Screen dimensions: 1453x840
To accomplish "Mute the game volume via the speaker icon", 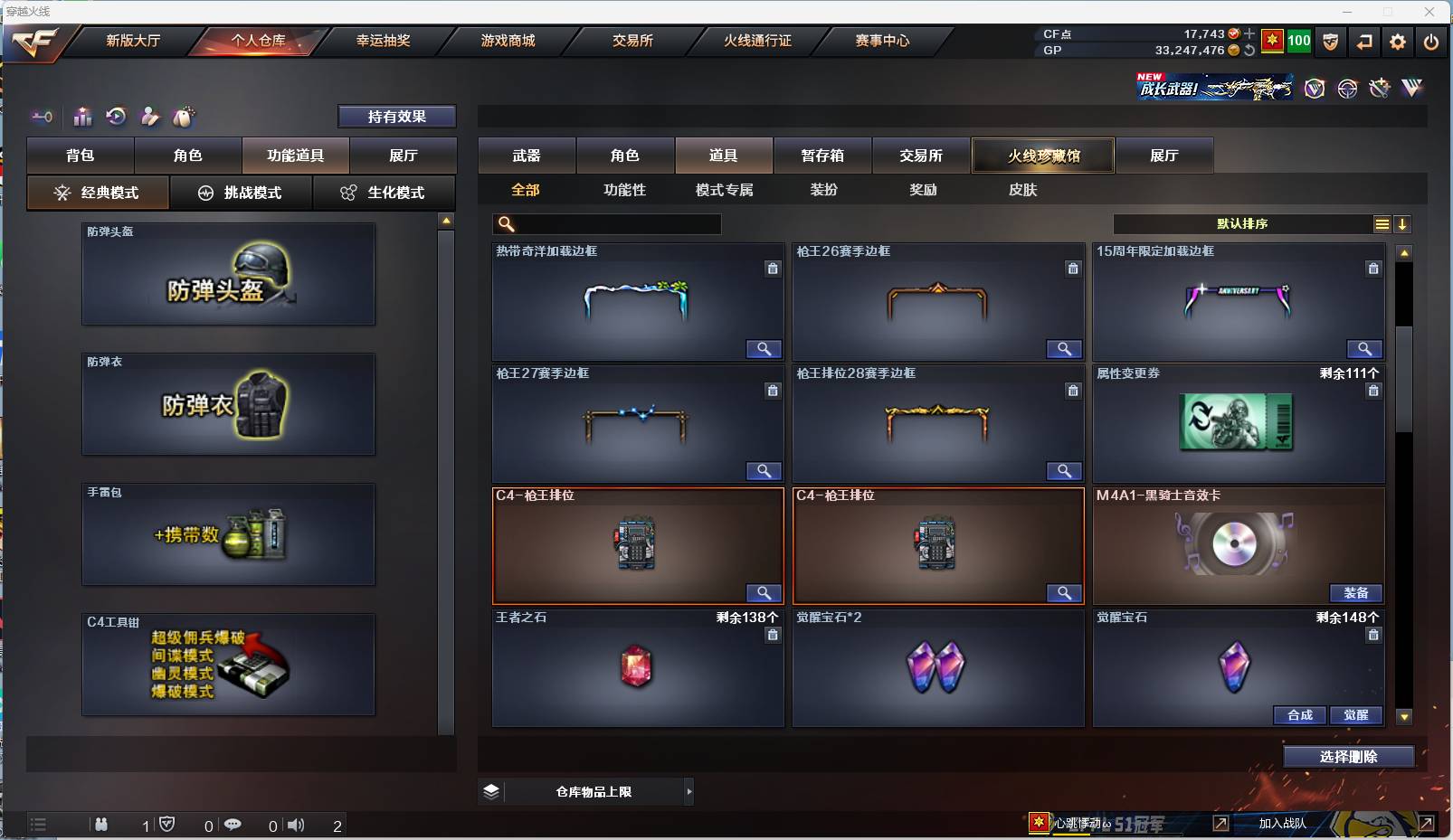I will pos(296,825).
